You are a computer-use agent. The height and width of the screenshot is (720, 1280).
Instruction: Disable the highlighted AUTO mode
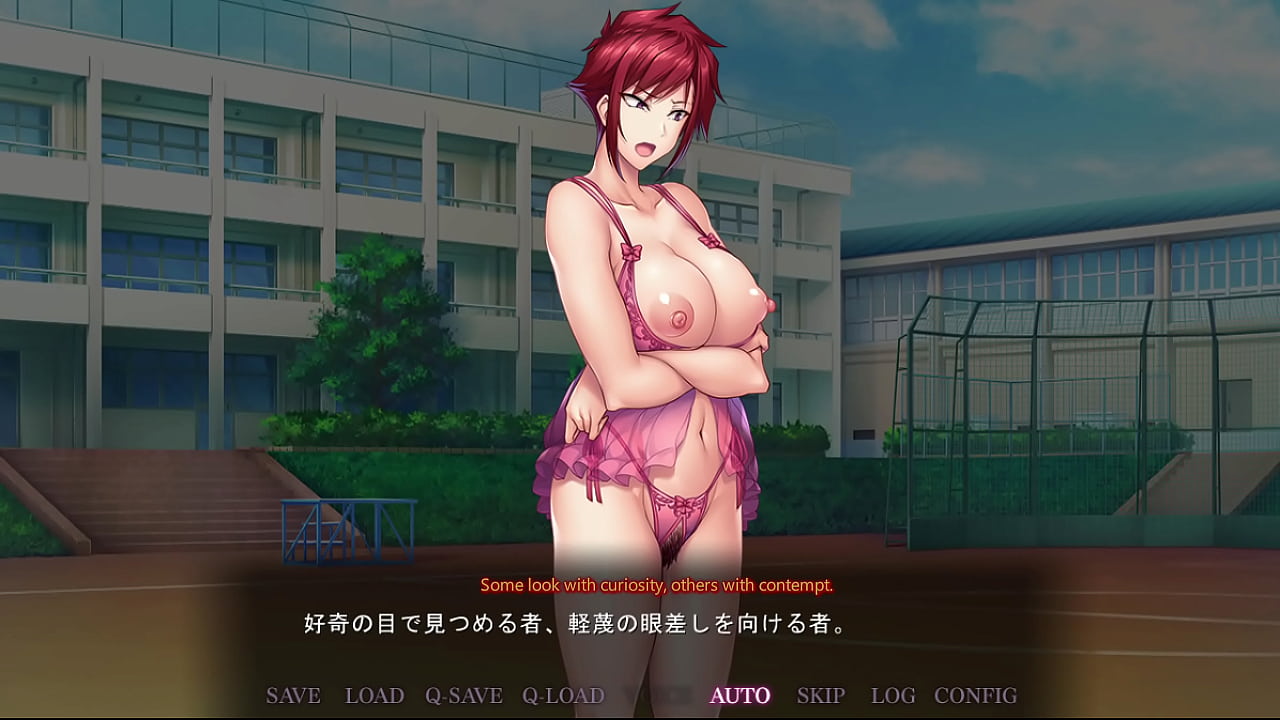[x=740, y=695]
